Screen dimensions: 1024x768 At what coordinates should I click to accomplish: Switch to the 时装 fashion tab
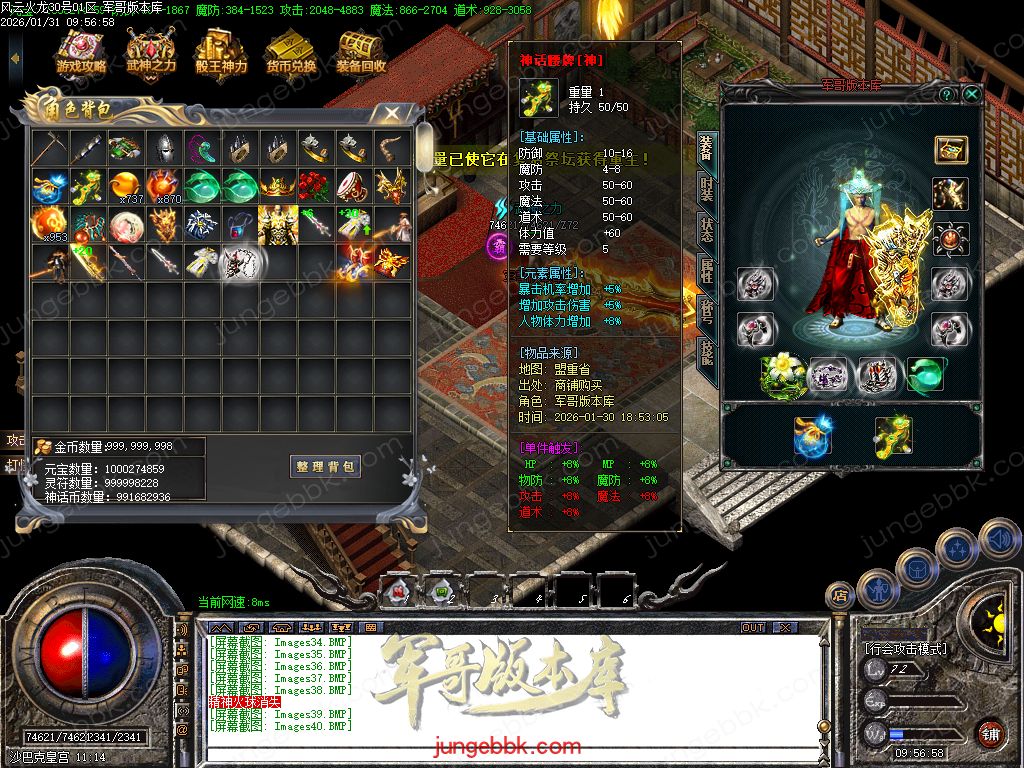[706, 188]
